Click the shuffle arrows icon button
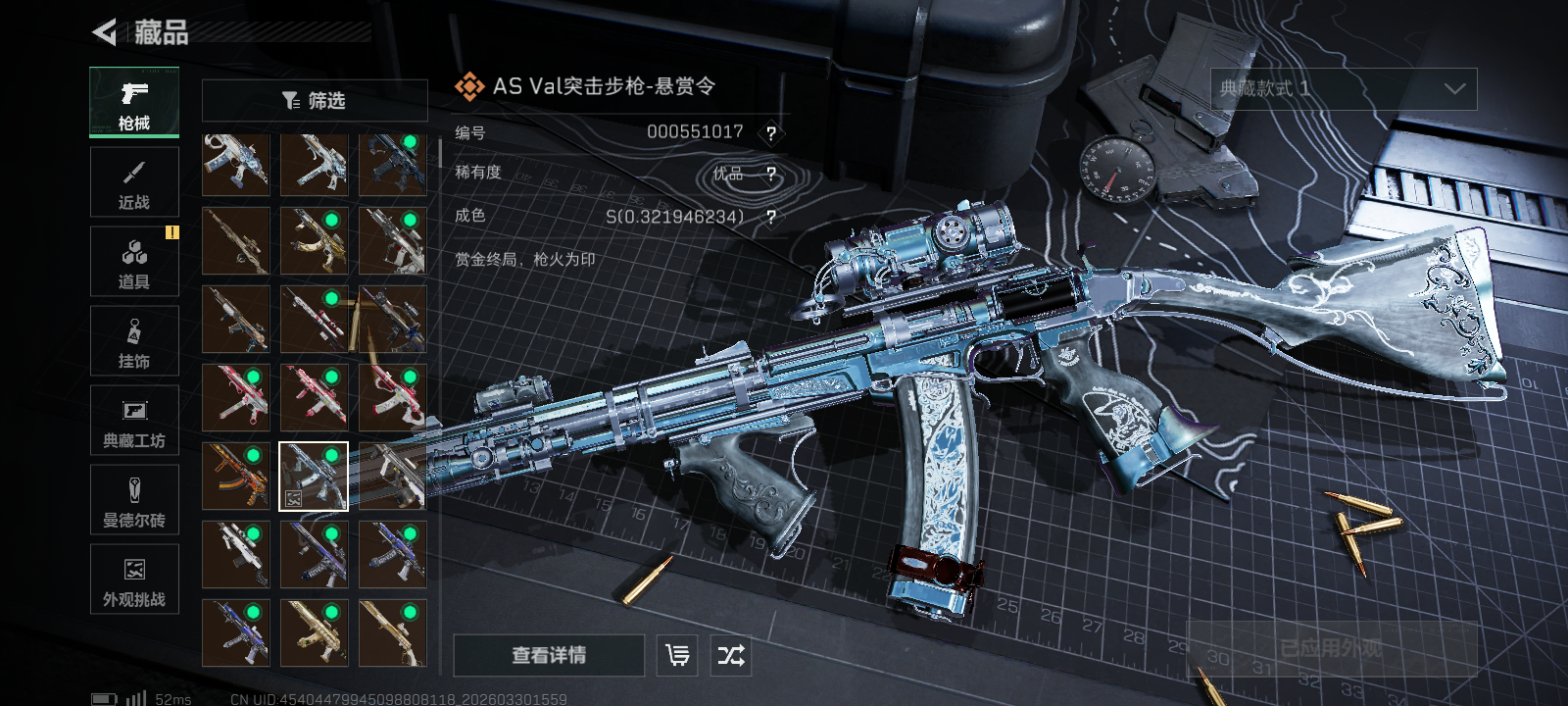This screenshot has height=706, width=1568. click(731, 655)
